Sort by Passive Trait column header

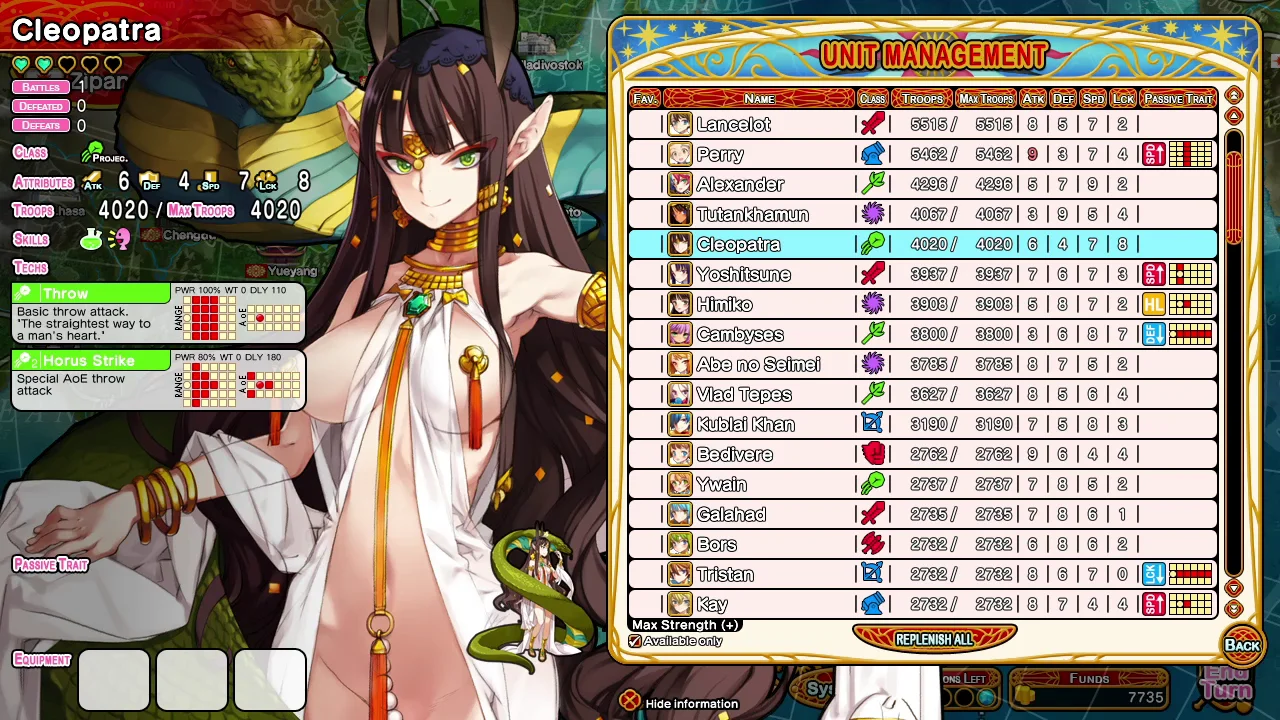coord(1178,99)
